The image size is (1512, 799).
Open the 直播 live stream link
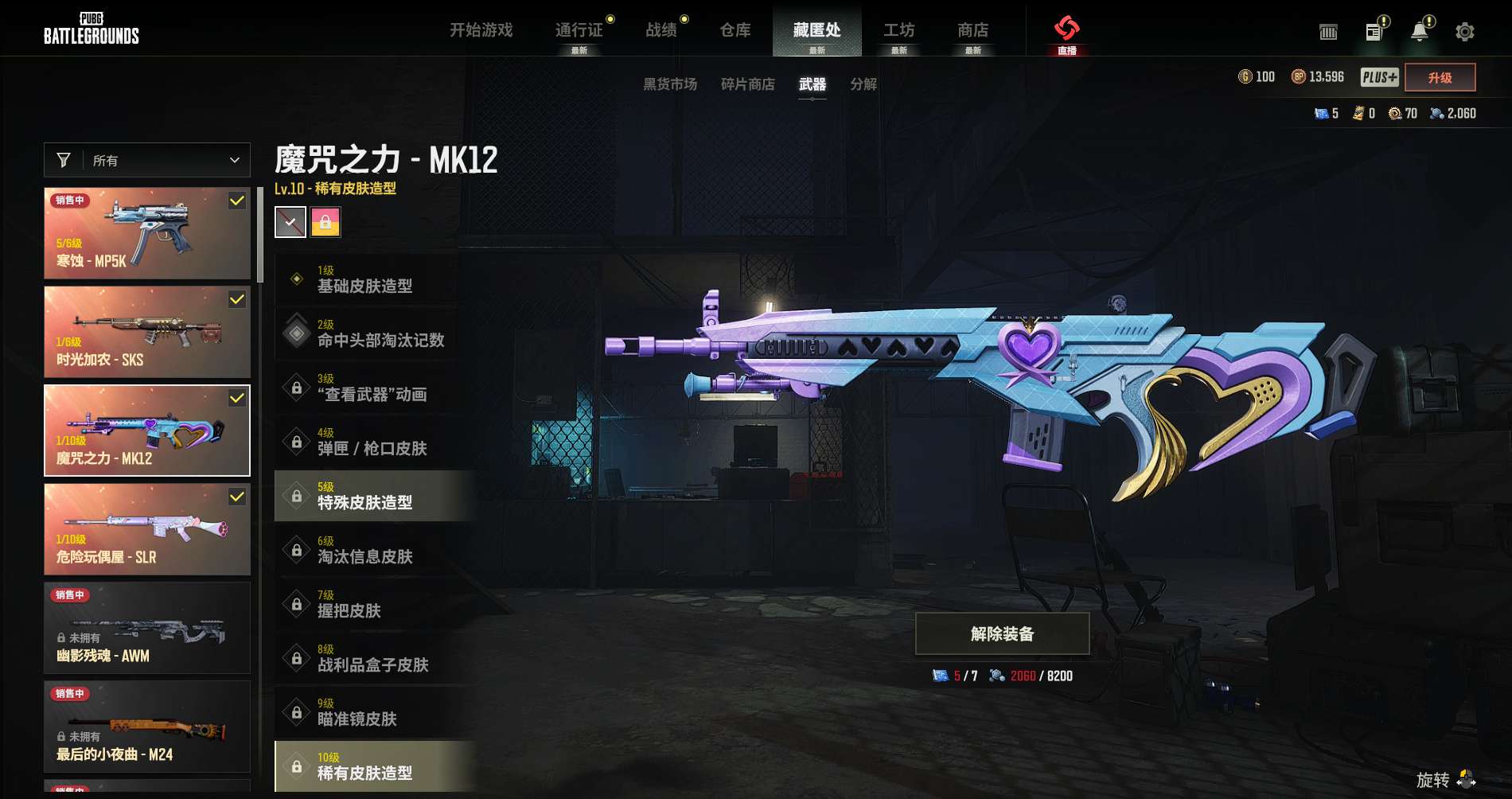[1066, 34]
